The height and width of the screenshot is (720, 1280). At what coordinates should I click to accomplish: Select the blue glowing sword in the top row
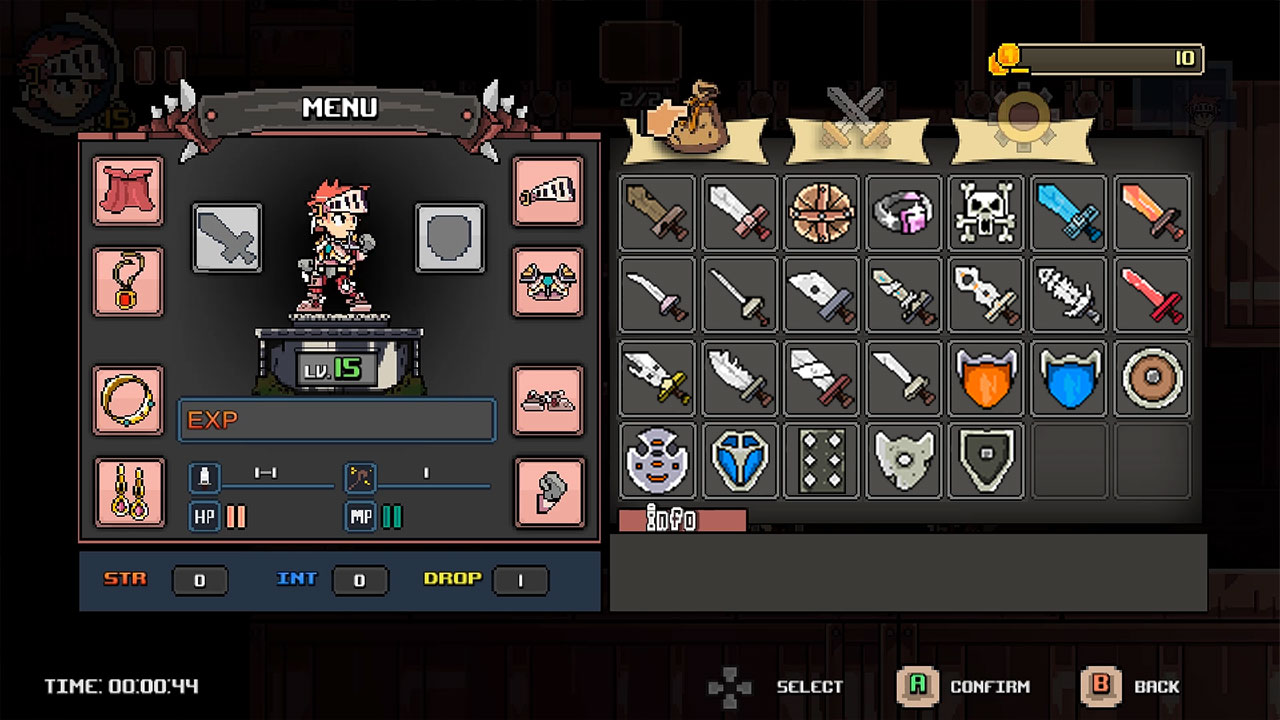(x=1067, y=214)
